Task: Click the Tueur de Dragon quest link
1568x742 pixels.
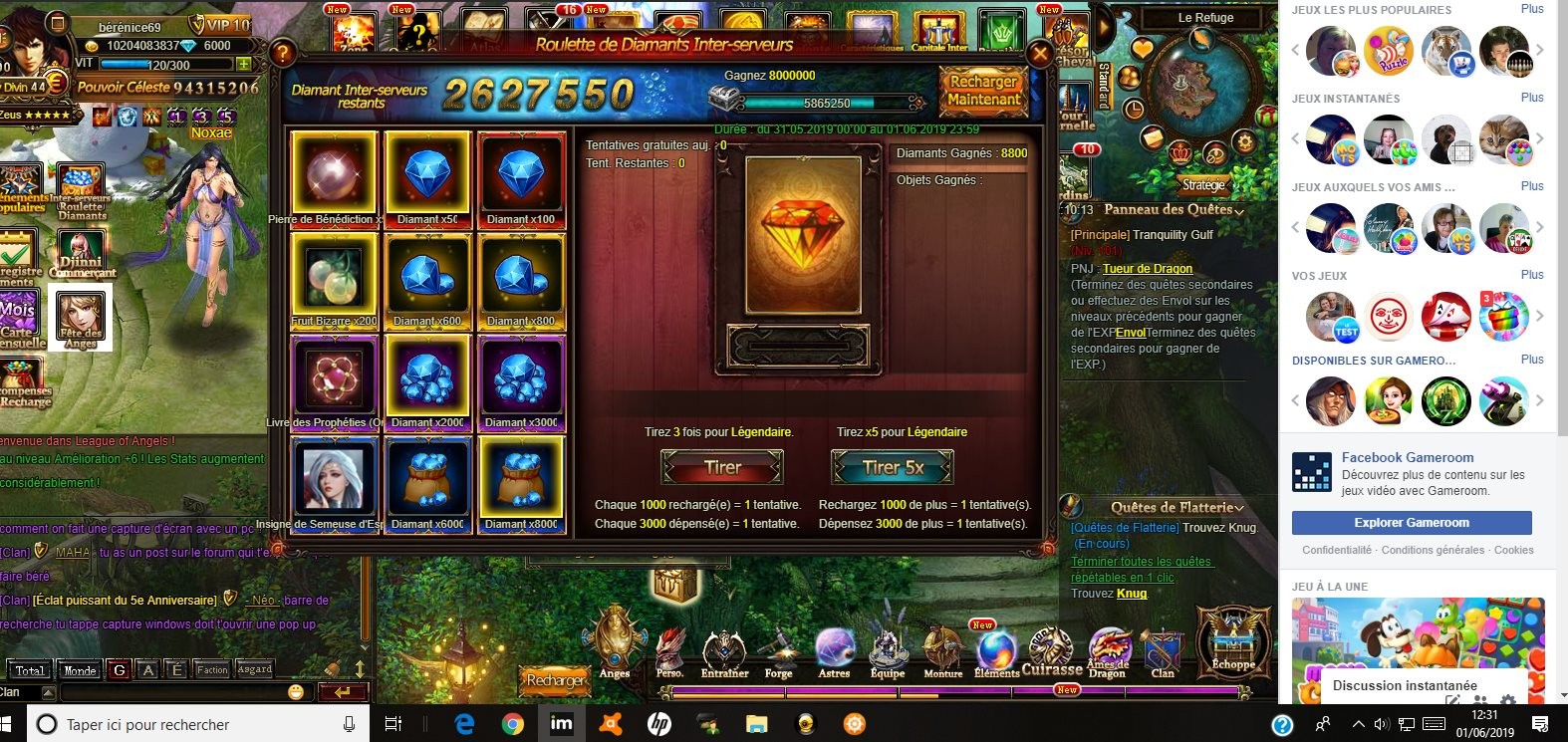Action: point(1148,269)
